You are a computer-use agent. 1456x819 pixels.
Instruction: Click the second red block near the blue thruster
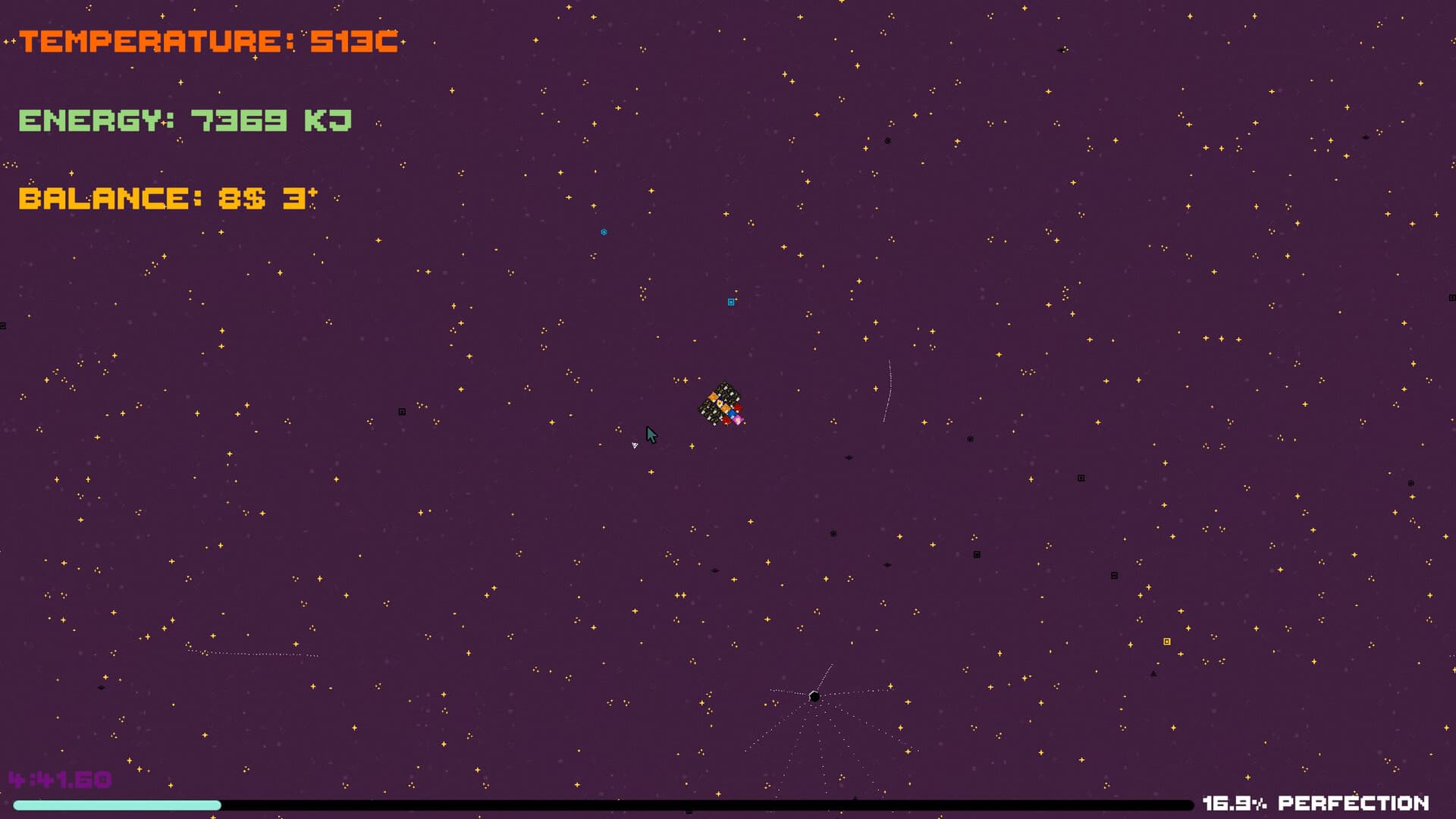tap(738, 407)
